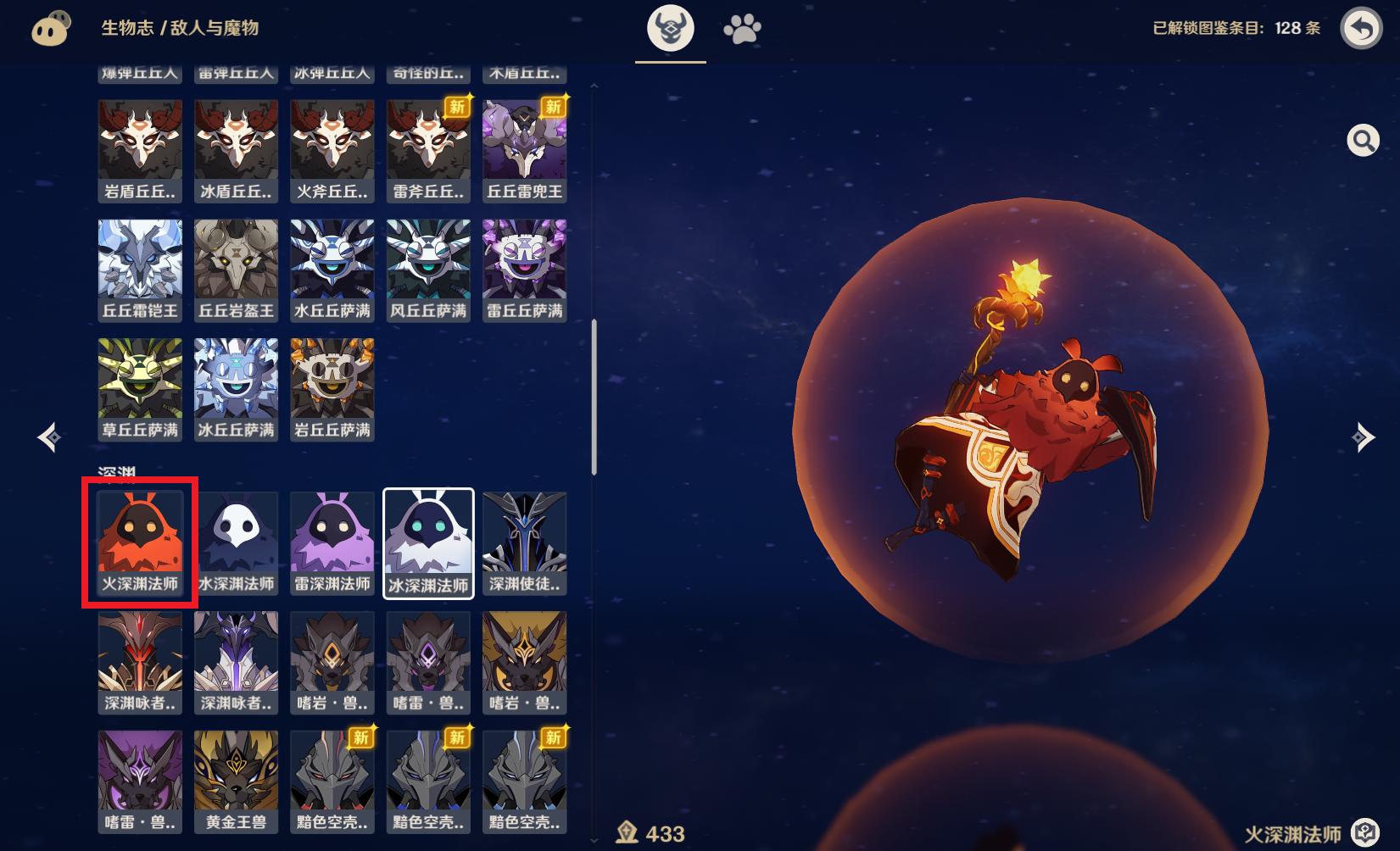Image resolution: width=1400 pixels, height=851 pixels.
Task: Select the 岩盾丘丘 entry
Action: [140, 151]
